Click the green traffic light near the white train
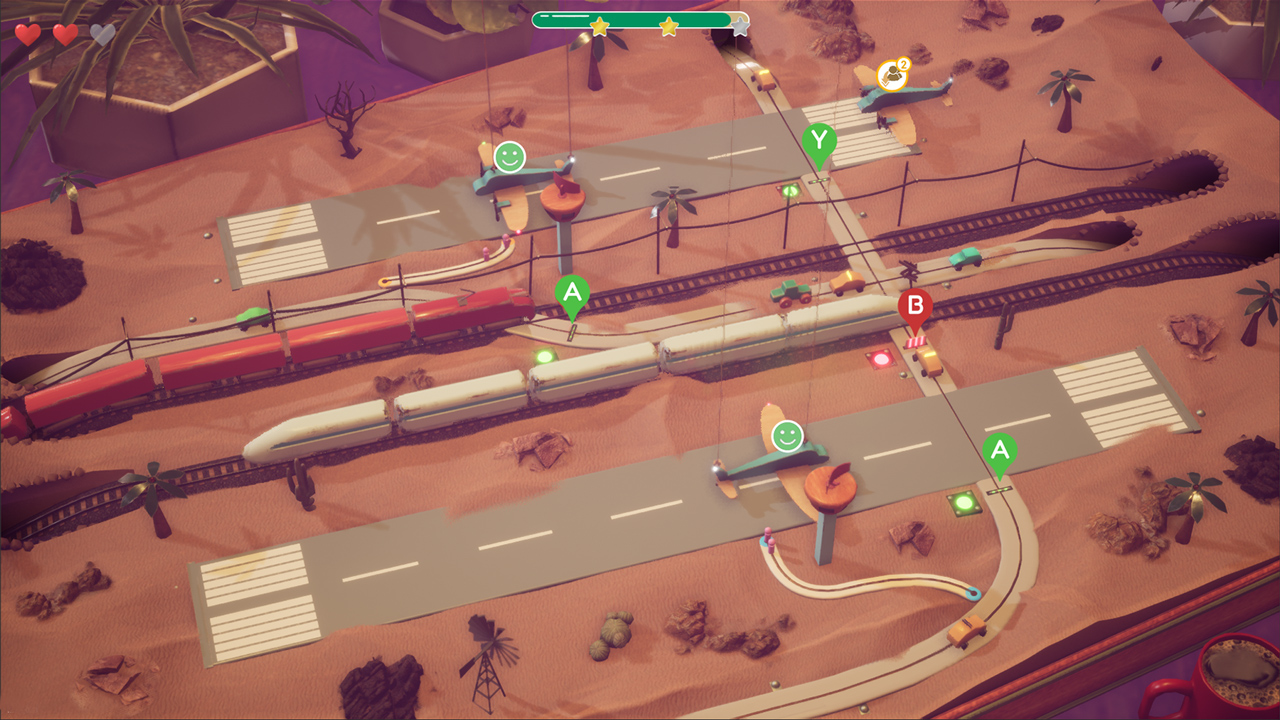The image size is (1280, 720). 543,355
